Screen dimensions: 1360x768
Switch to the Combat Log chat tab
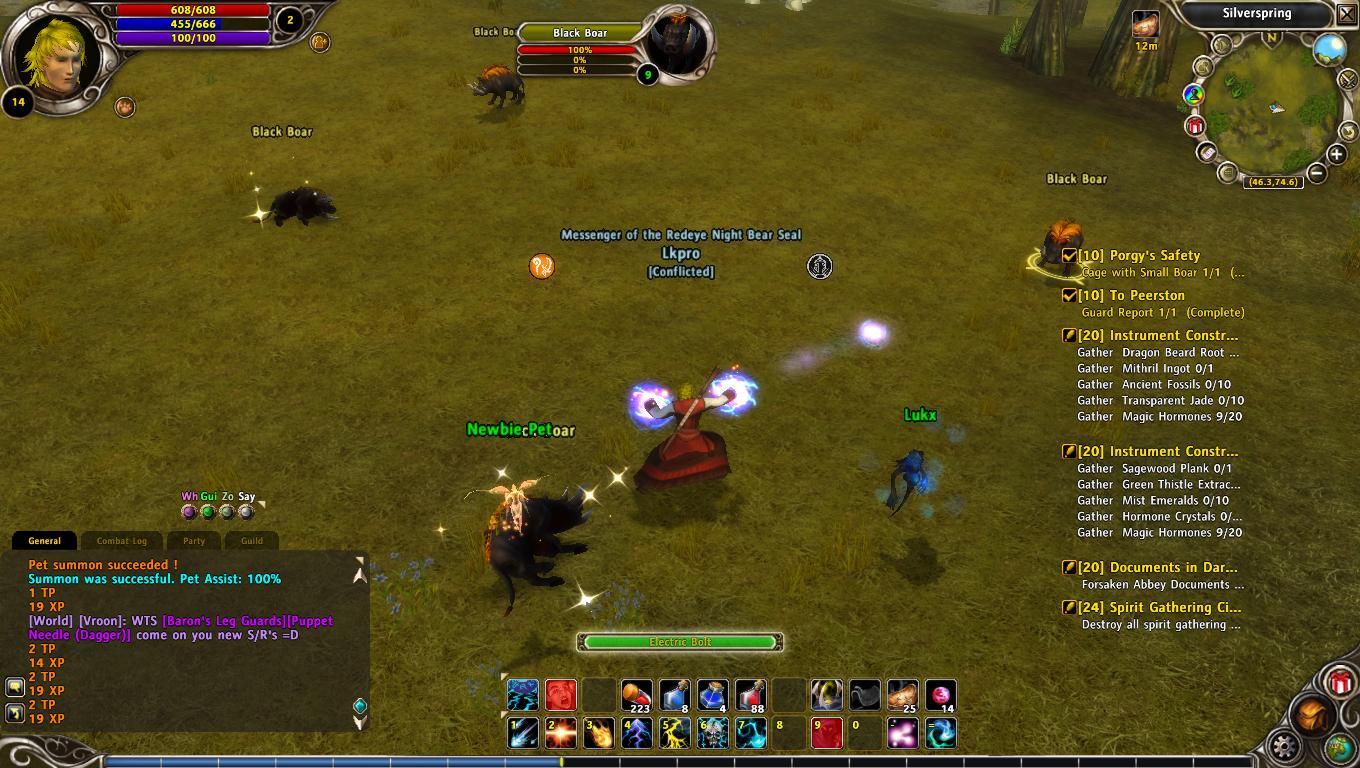(x=122, y=541)
